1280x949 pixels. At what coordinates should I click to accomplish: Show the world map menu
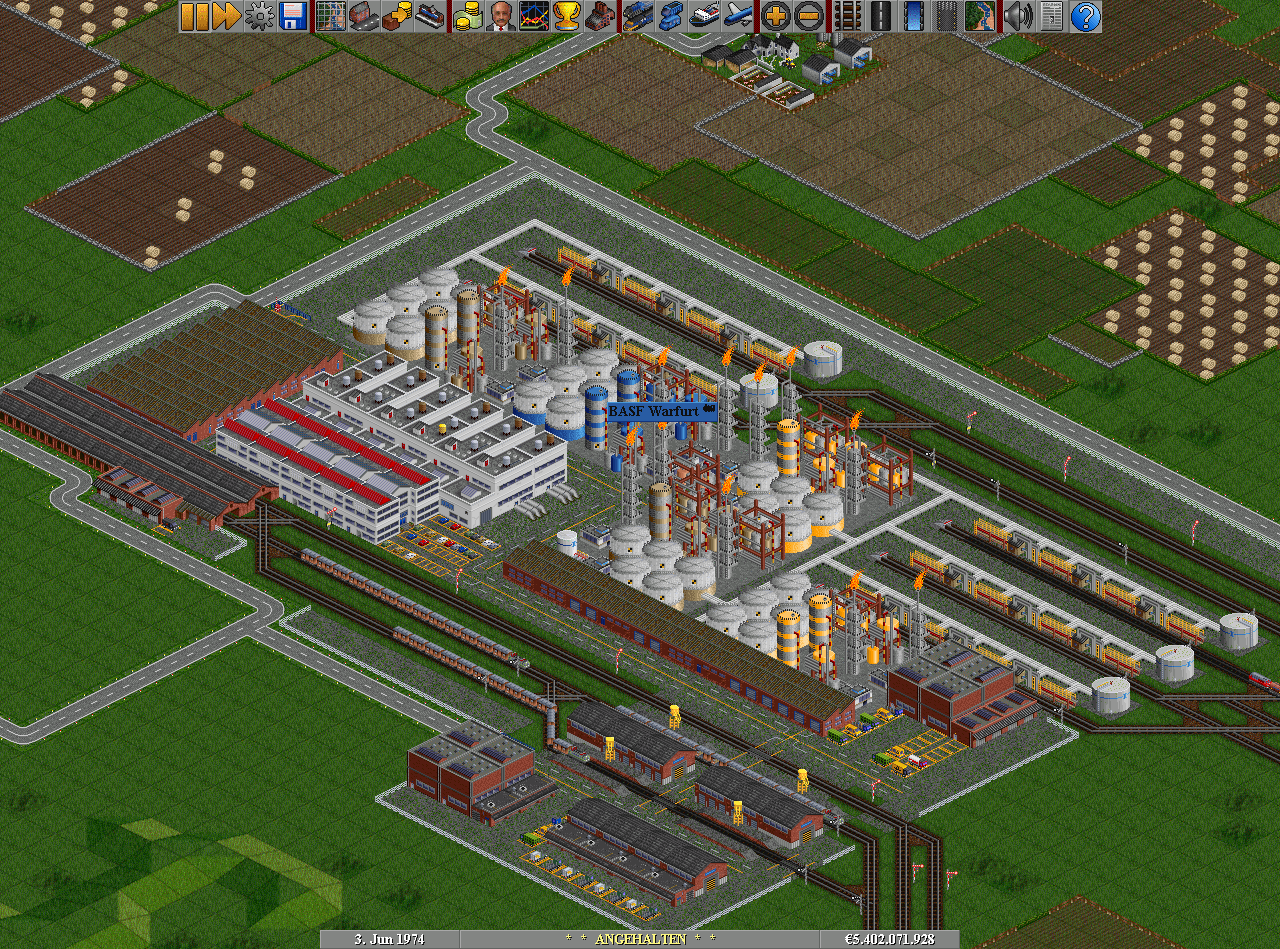pos(330,16)
